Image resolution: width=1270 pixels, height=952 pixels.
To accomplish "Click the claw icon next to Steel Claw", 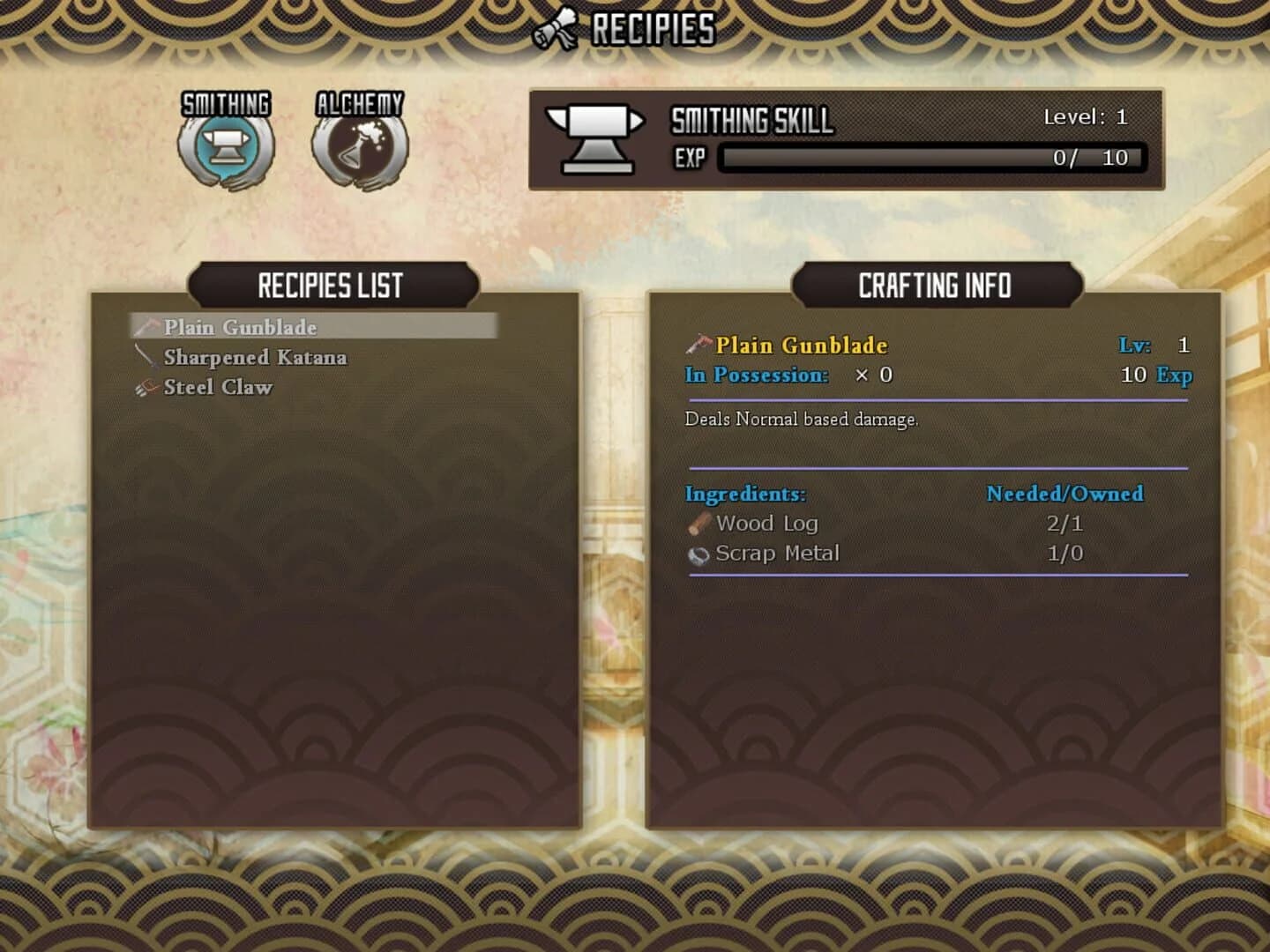I will [146, 386].
